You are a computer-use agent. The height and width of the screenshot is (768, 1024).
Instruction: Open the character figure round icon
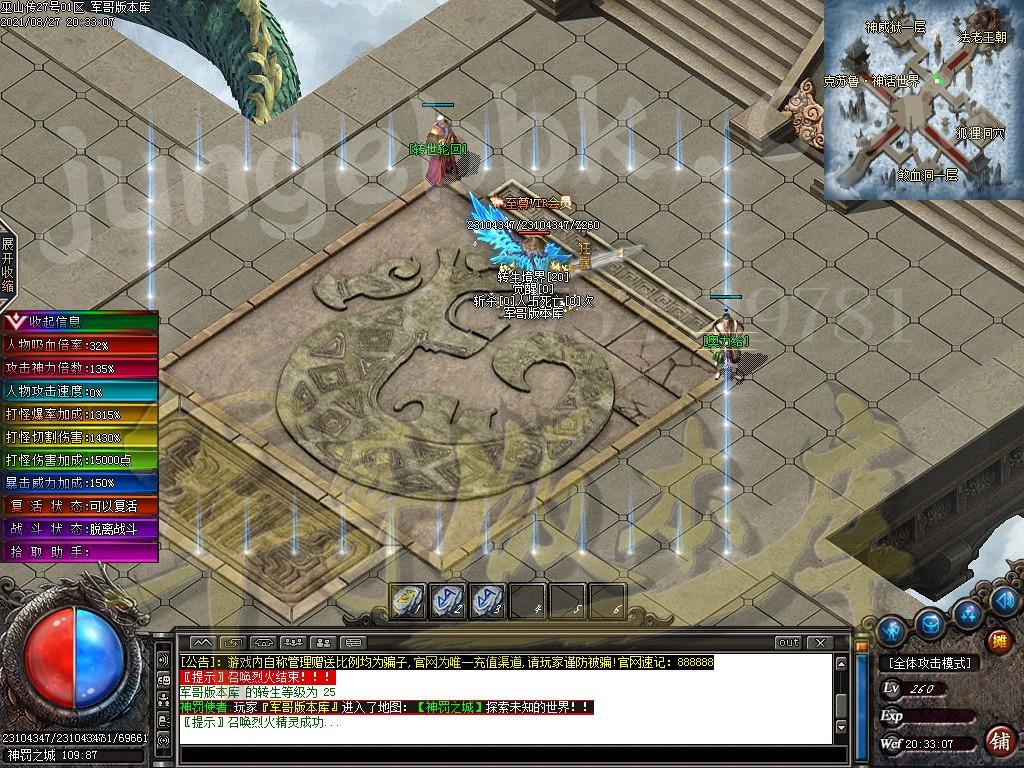(891, 630)
